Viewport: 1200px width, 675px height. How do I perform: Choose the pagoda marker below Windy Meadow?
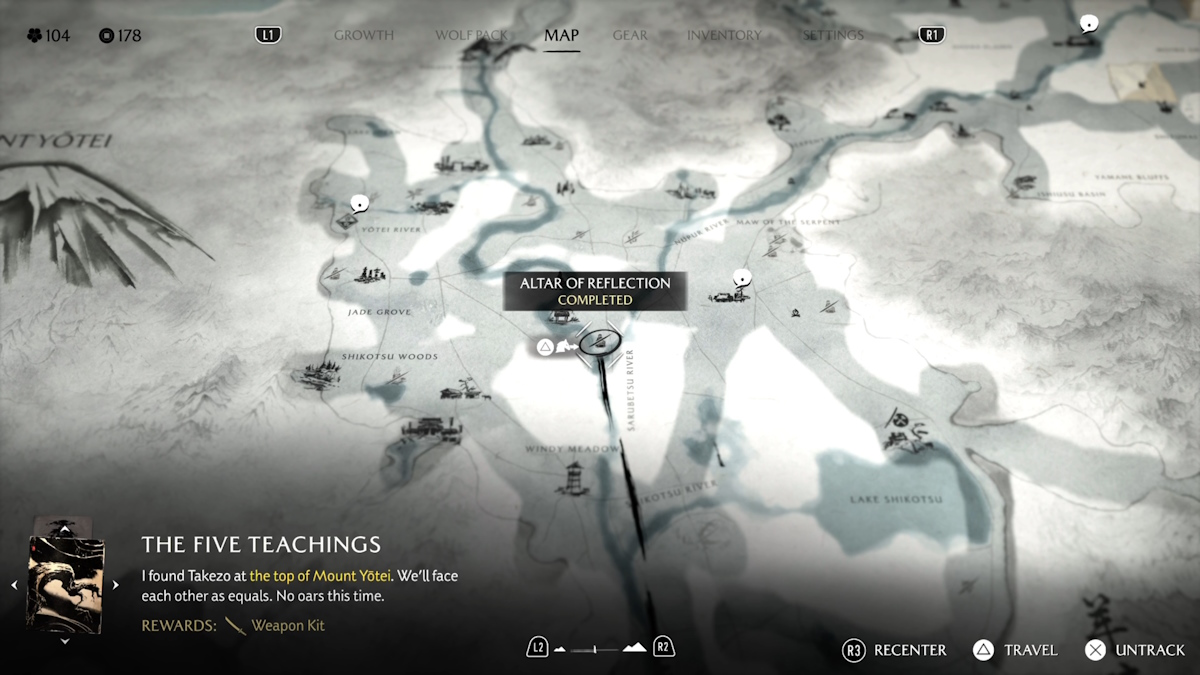click(x=574, y=478)
